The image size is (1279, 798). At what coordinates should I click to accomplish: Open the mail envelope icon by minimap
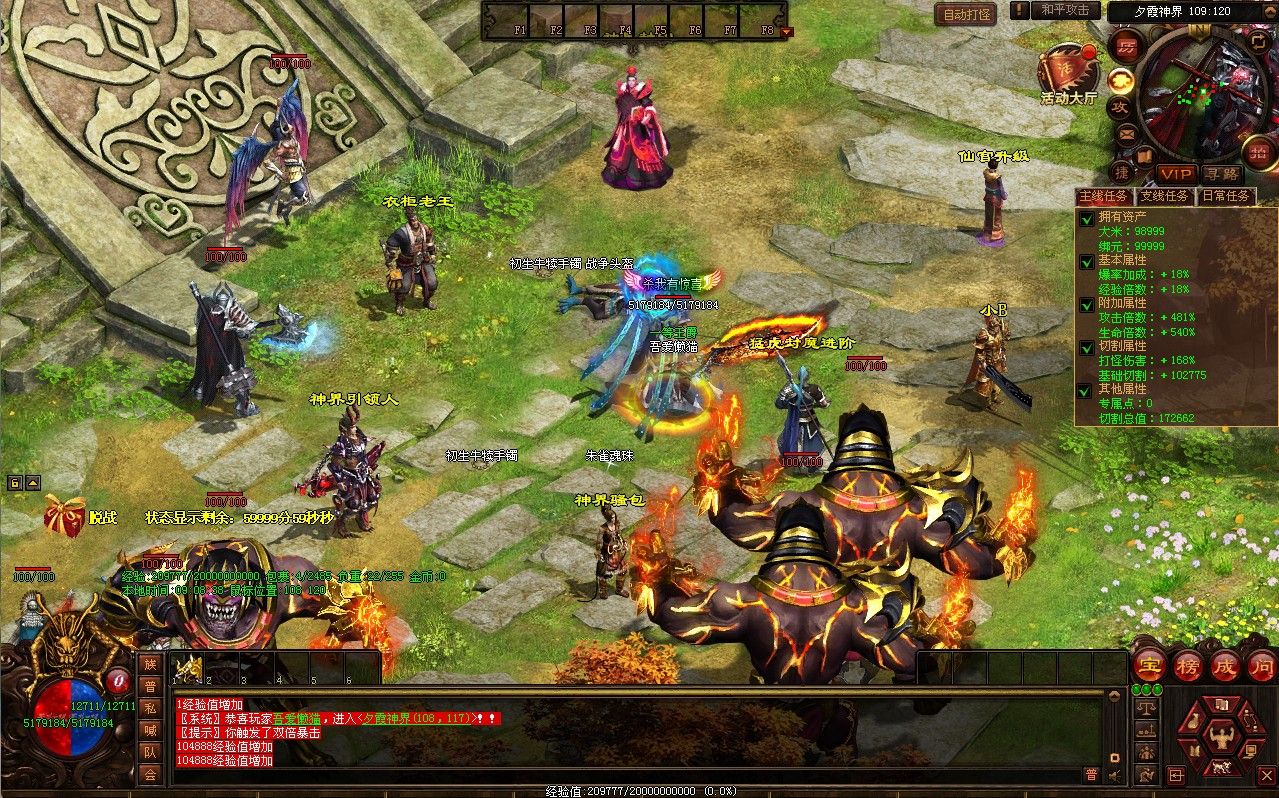[x=1126, y=133]
